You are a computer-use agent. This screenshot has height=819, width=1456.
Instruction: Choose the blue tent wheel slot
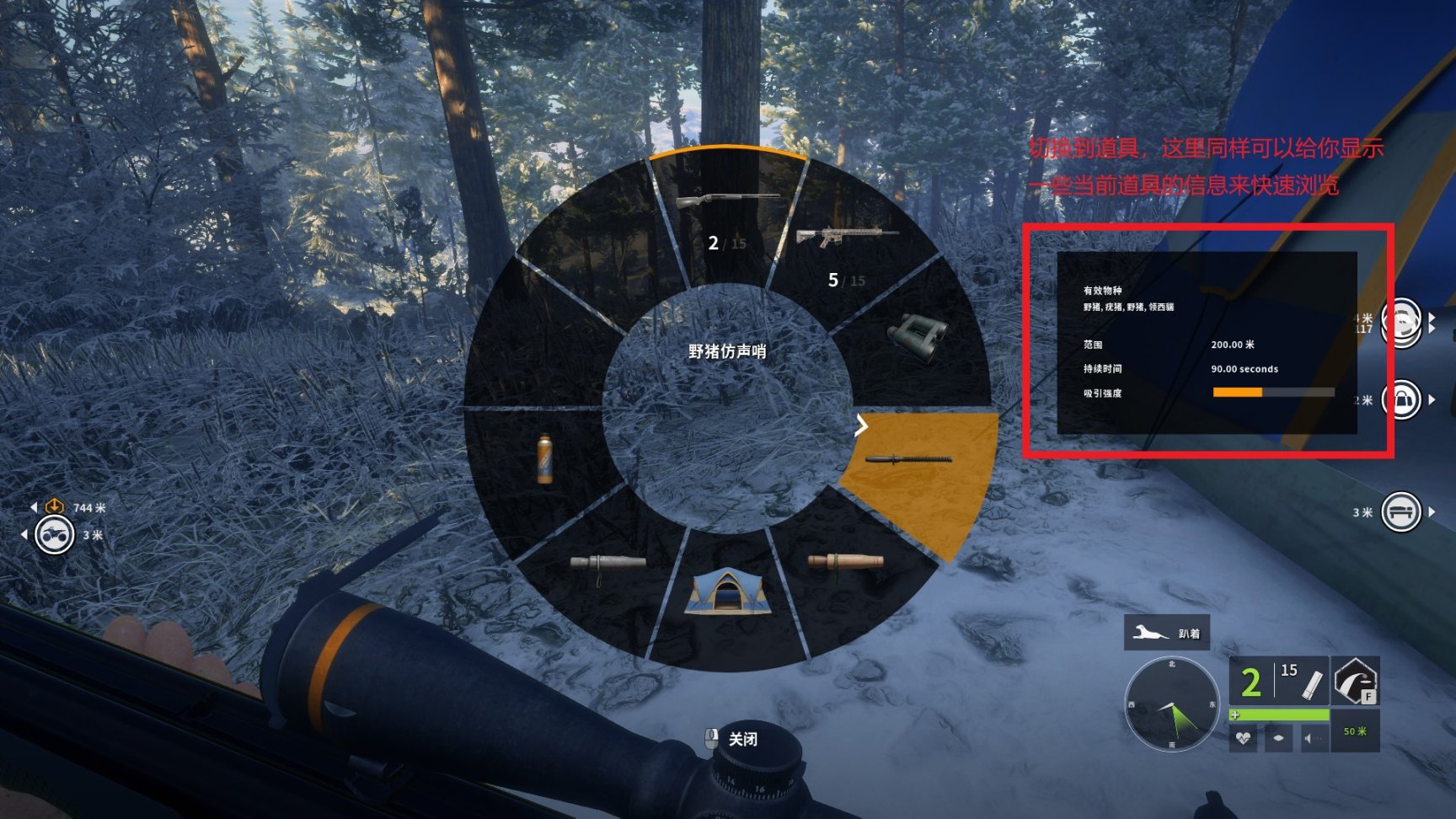[727, 591]
